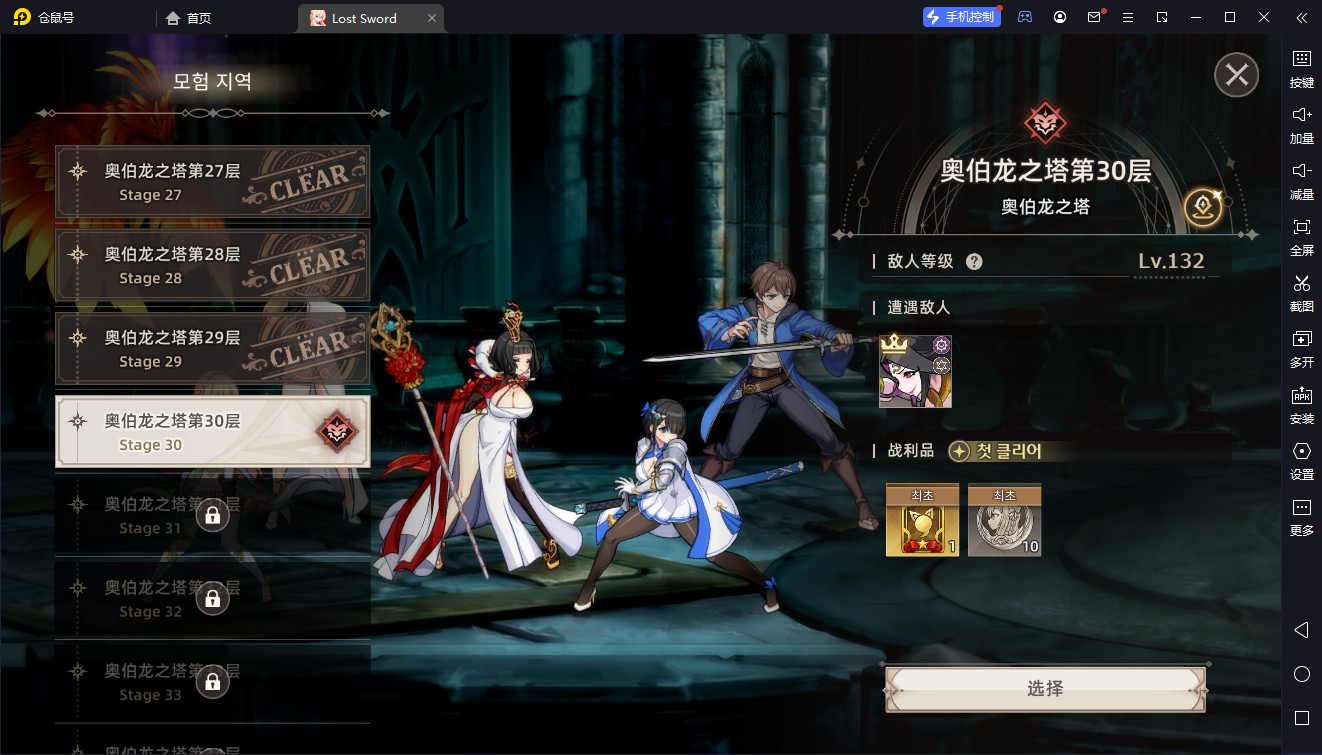Select Stage 27 in the tower list
Image resolution: width=1322 pixels, height=755 pixels.
(x=212, y=182)
